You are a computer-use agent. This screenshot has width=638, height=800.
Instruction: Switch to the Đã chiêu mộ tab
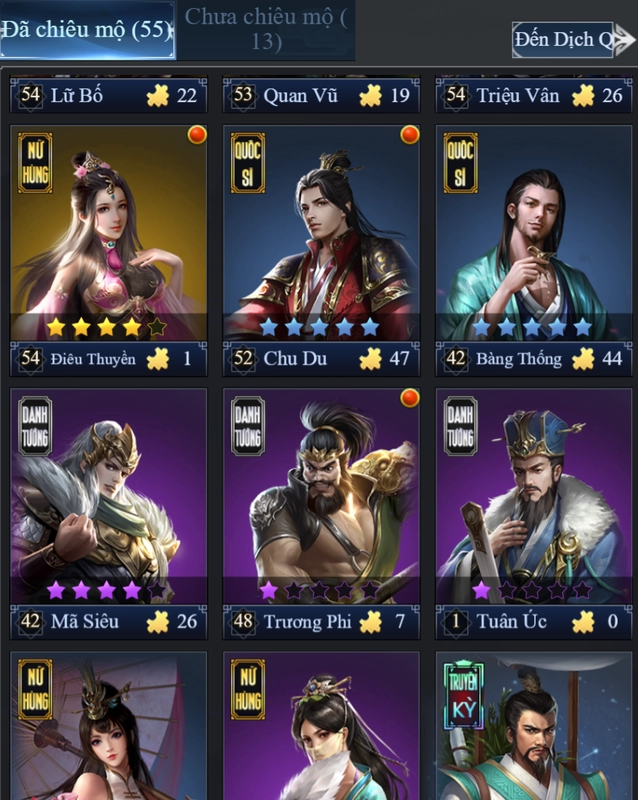point(87,30)
